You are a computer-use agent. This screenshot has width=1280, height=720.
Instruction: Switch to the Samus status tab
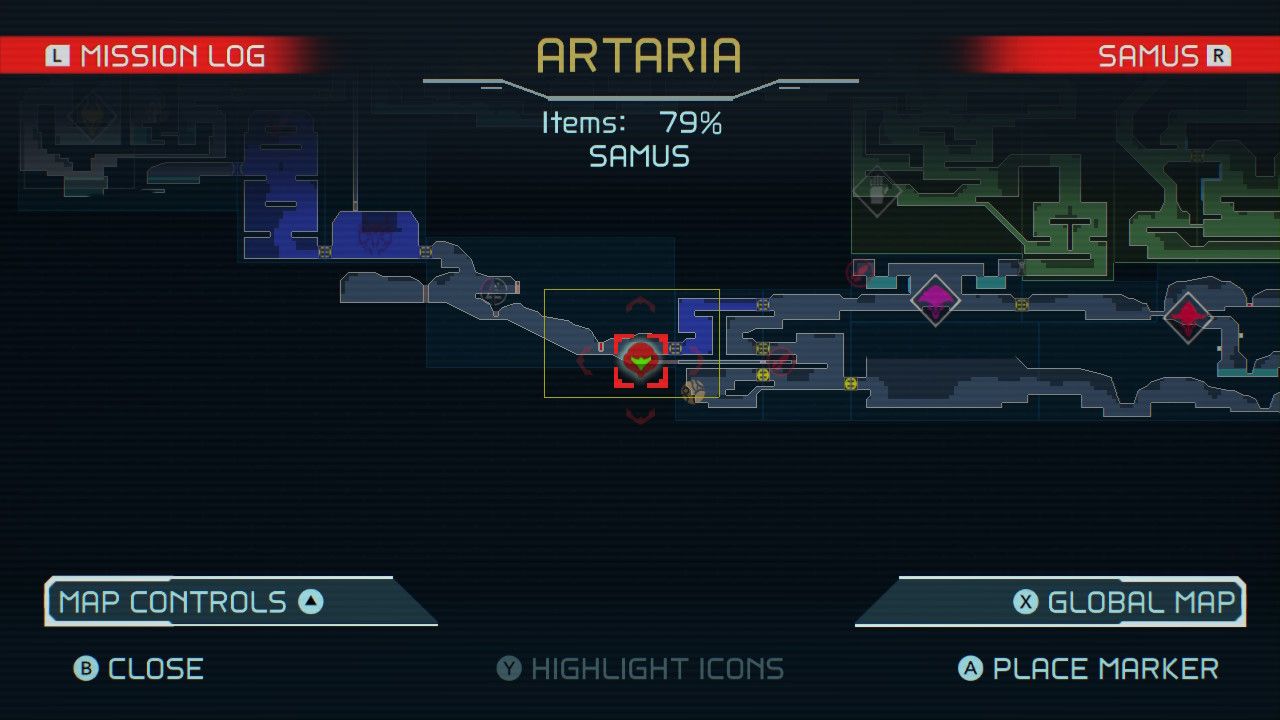pyautogui.click(x=1160, y=56)
